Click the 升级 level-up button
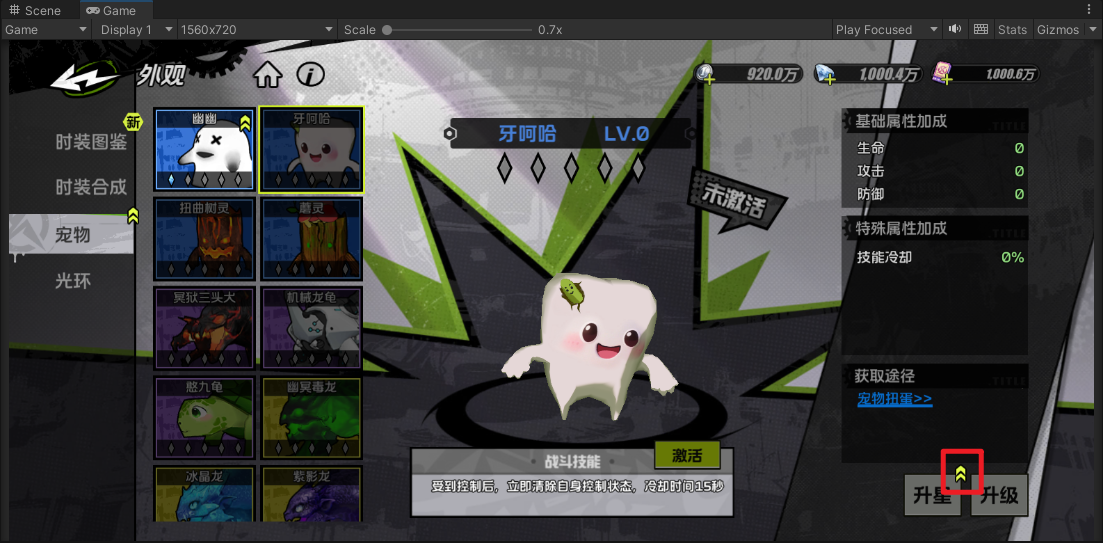This screenshot has width=1103, height=543. (999, 495)
